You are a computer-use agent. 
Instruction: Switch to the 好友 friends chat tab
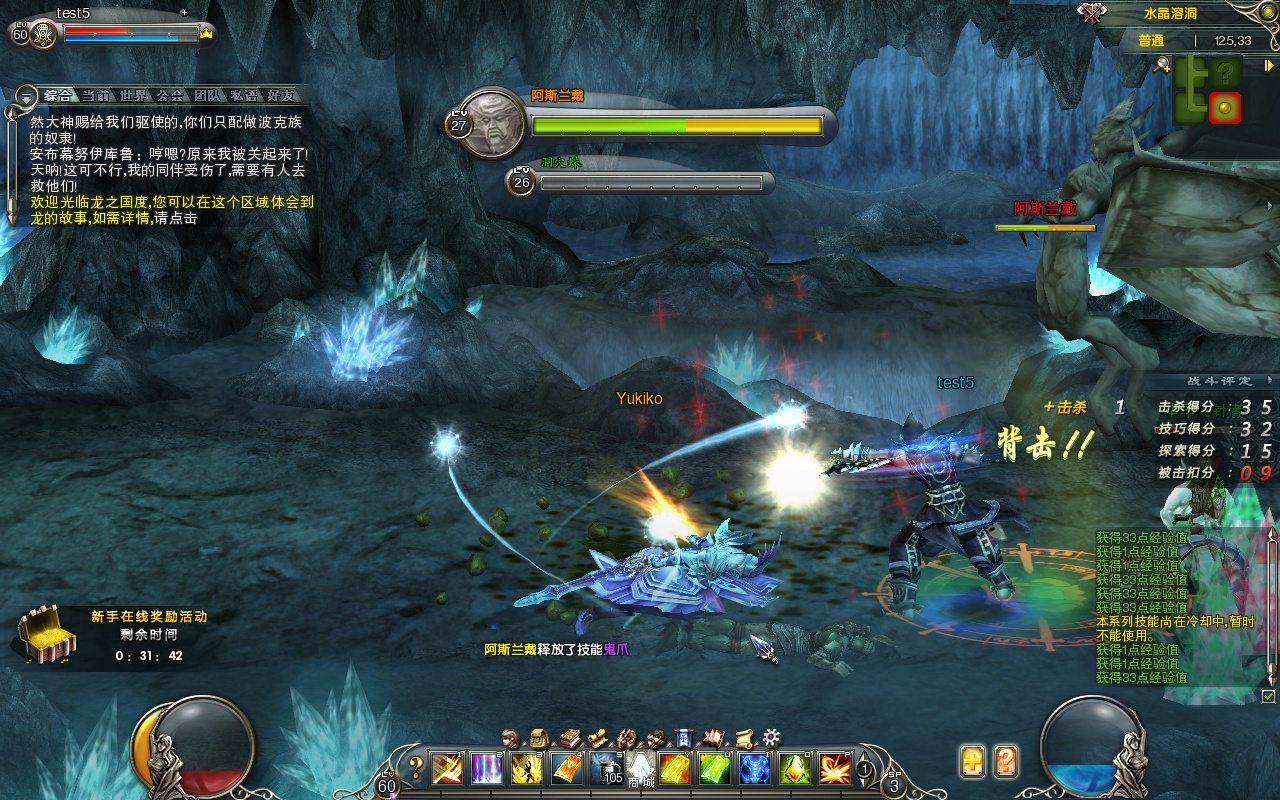click(281, 96)
